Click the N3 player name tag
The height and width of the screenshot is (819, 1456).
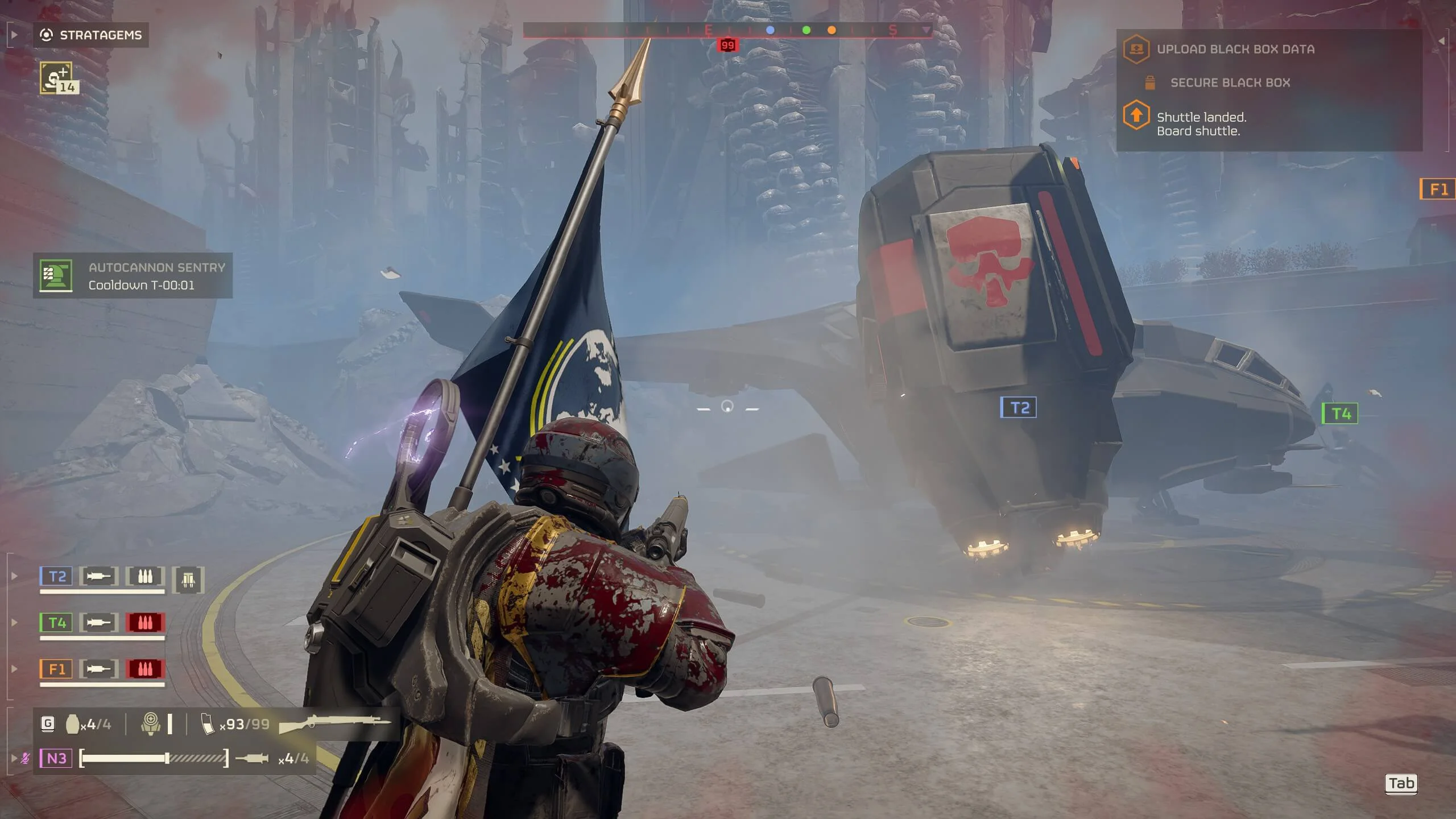(x=56, y=758)
